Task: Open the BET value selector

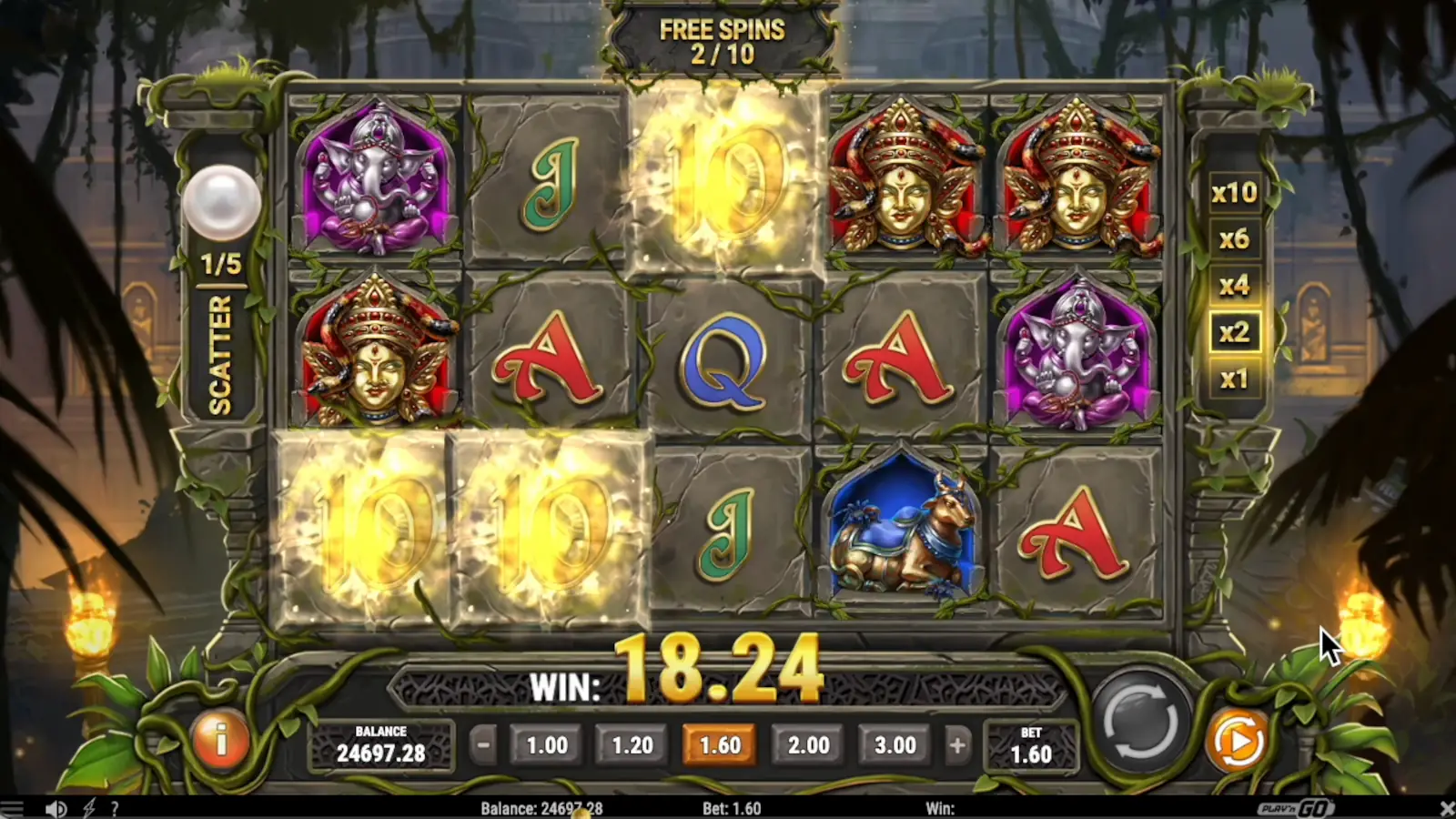Action: point(1031,746)
